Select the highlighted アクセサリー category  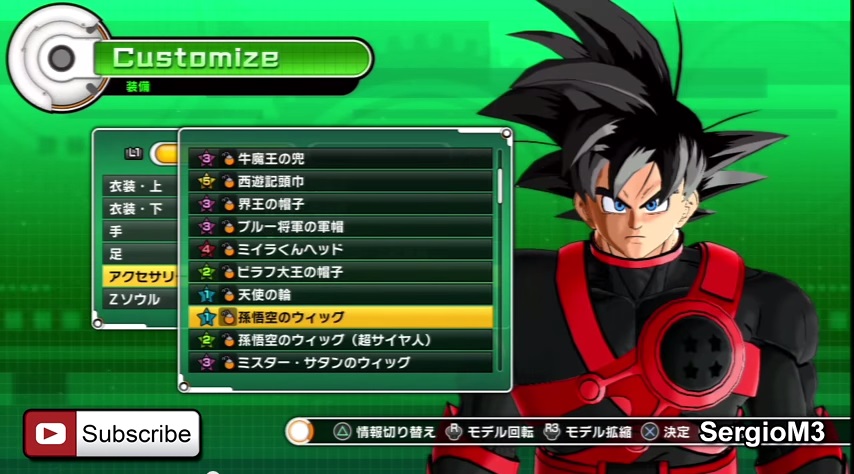tap(138, 276)
